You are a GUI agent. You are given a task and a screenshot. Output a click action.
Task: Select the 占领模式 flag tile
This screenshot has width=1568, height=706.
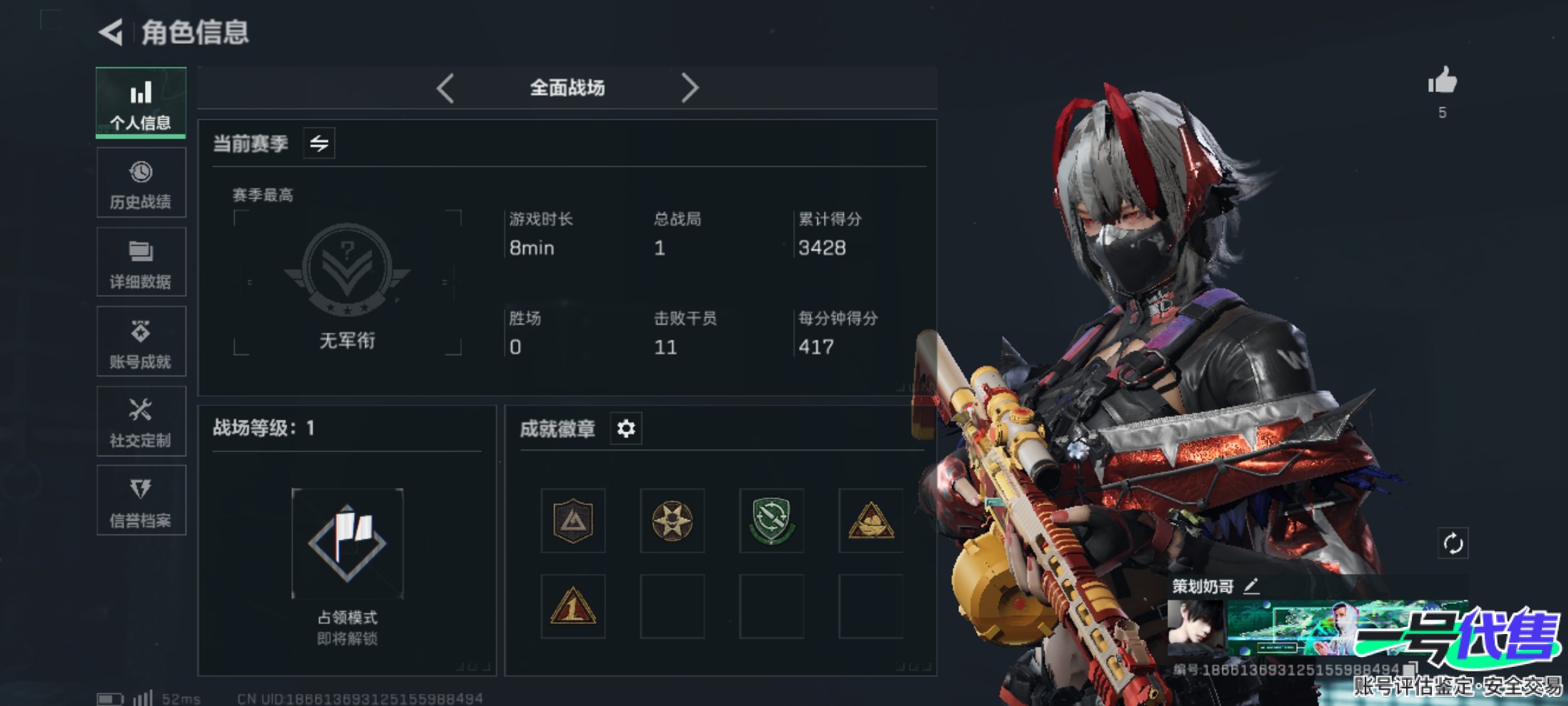click(348, 544)
